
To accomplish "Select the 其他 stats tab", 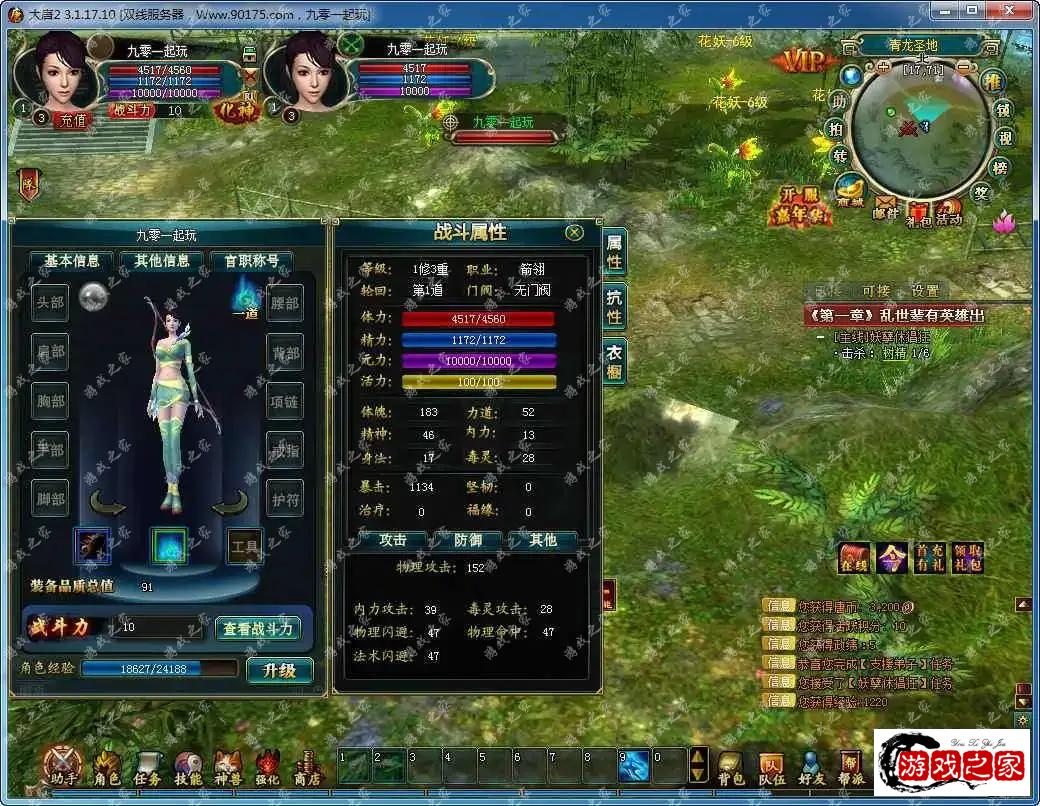I will [543, 540].
